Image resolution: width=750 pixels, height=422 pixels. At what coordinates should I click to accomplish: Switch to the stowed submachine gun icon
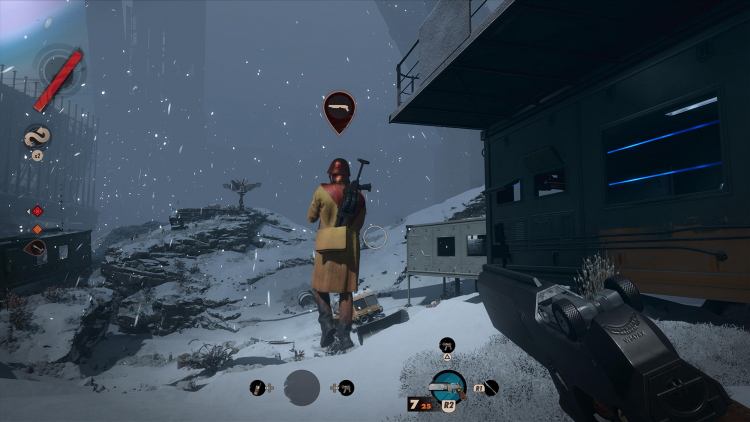tap(446, 345)
